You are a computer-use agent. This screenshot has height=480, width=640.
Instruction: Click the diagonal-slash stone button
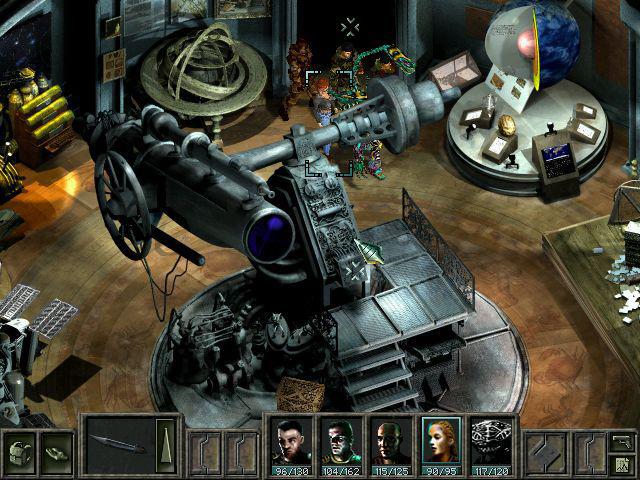[546, 450]
